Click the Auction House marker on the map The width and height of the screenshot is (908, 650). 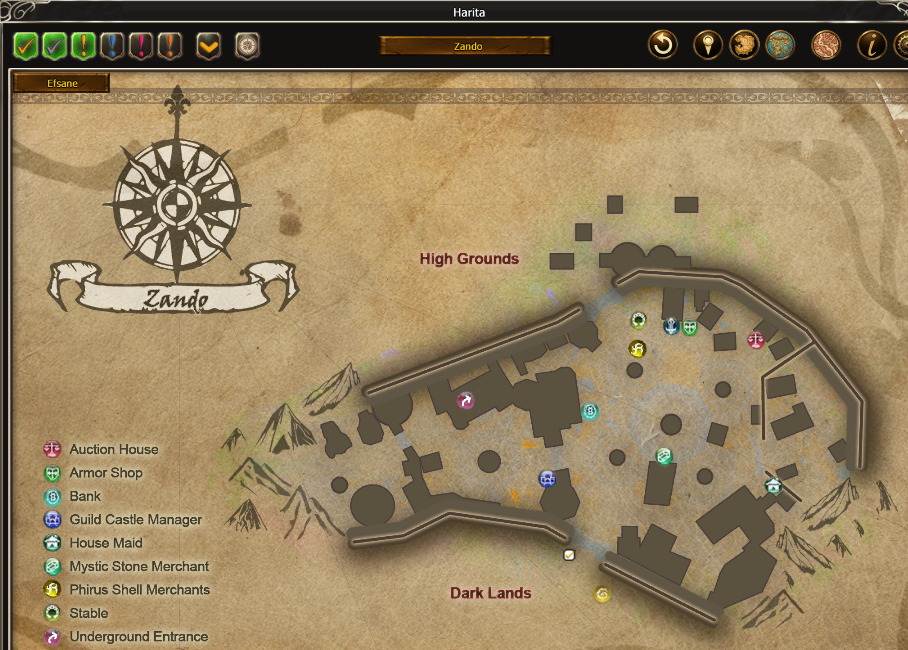click(755, 340)
